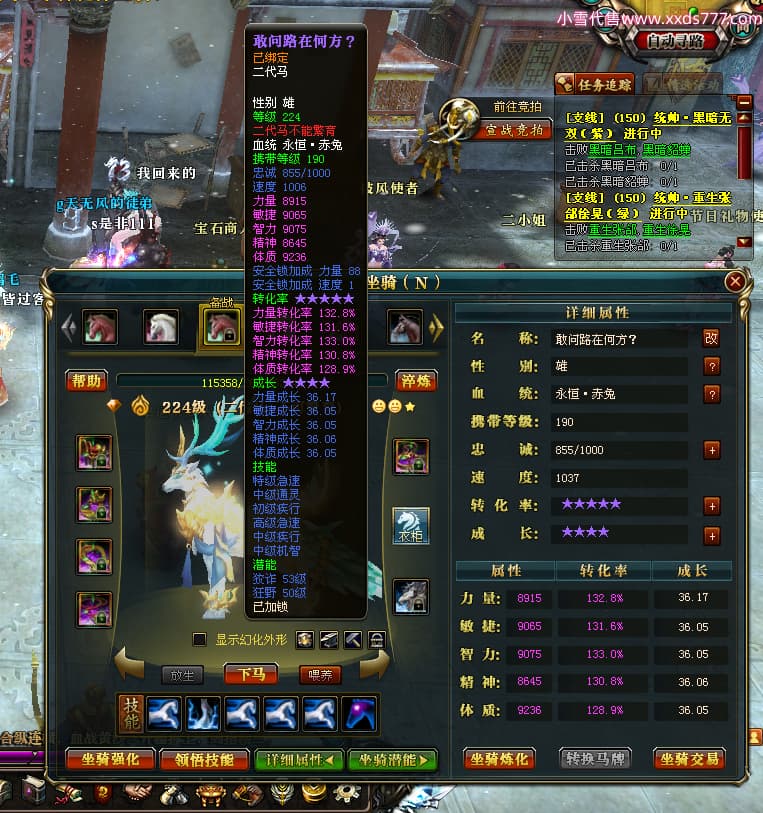
Task: Feed the mount with 喂养
Action: click(319, 674)
